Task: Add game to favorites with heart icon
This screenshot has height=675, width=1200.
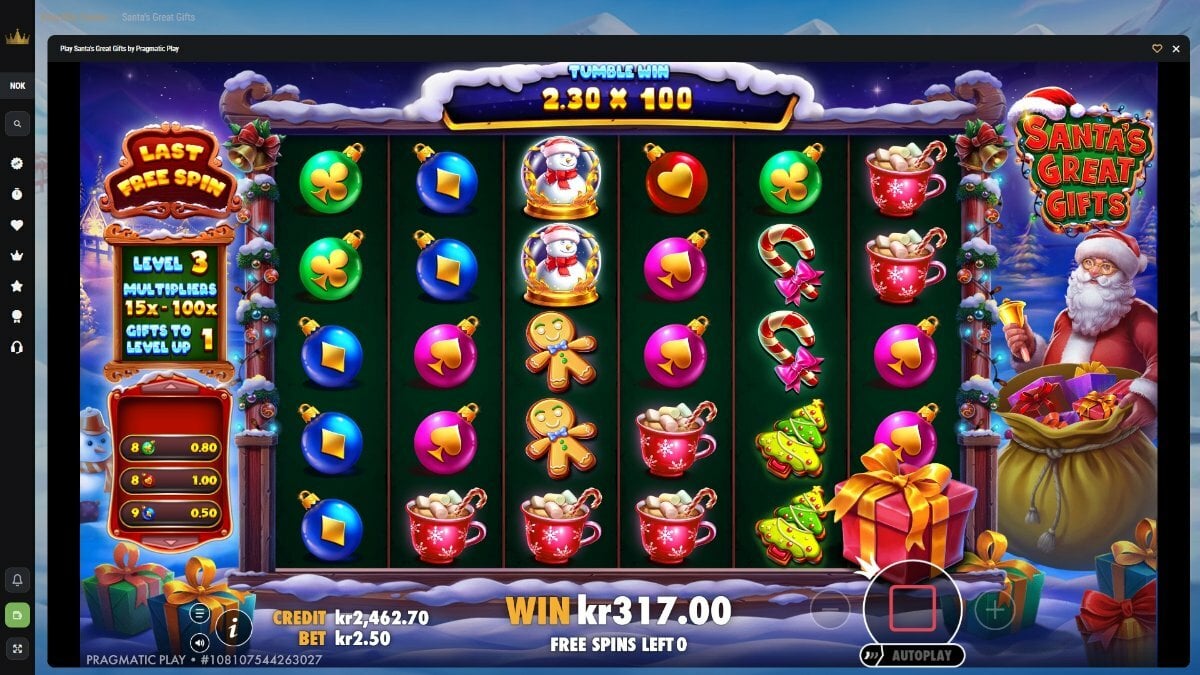Action: pyautogui.click(x=1157, y=48)
